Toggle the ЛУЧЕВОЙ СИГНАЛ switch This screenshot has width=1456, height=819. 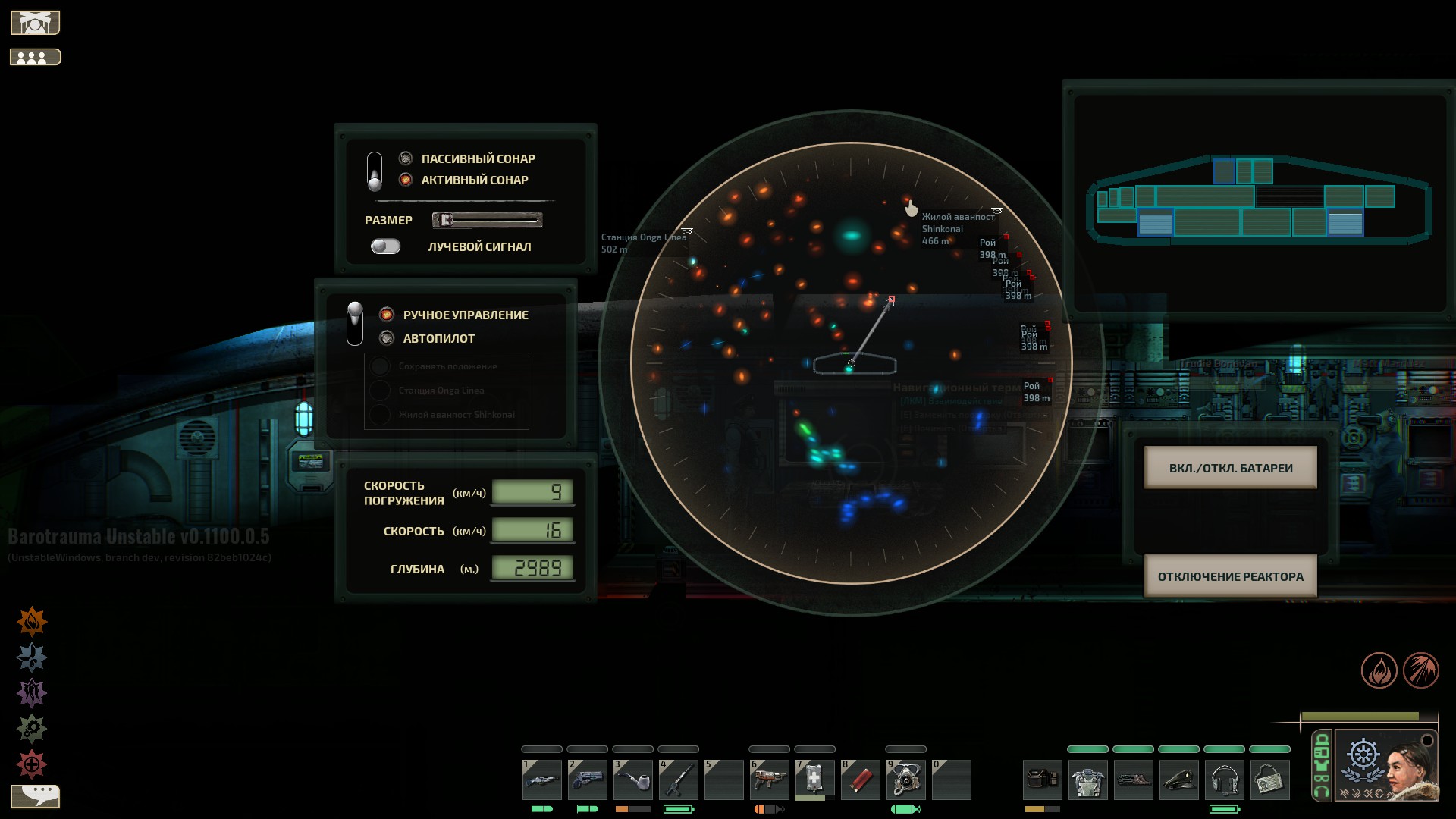click(x=387, y=246)
